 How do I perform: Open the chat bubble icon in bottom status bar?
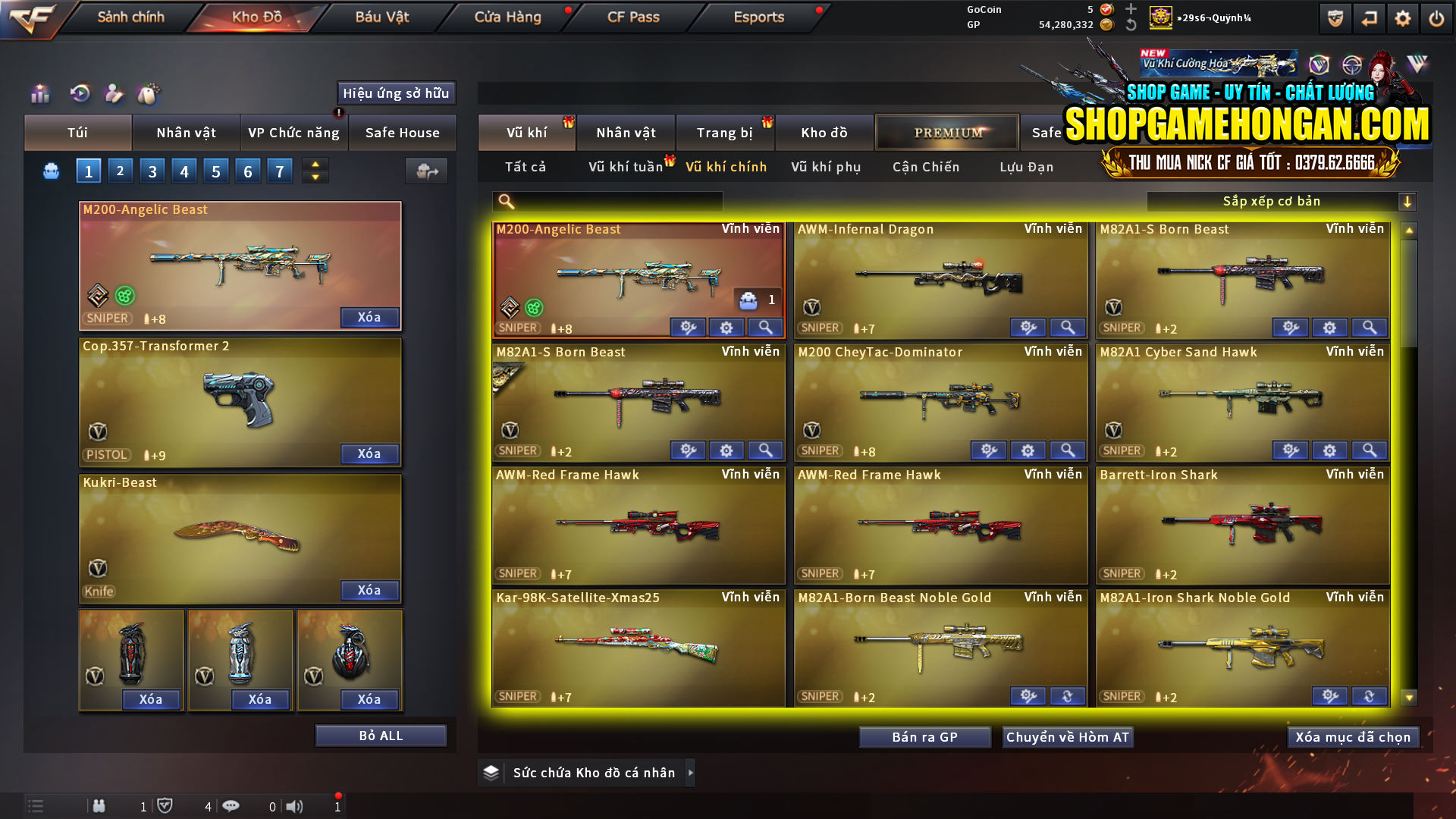[232, 806]
